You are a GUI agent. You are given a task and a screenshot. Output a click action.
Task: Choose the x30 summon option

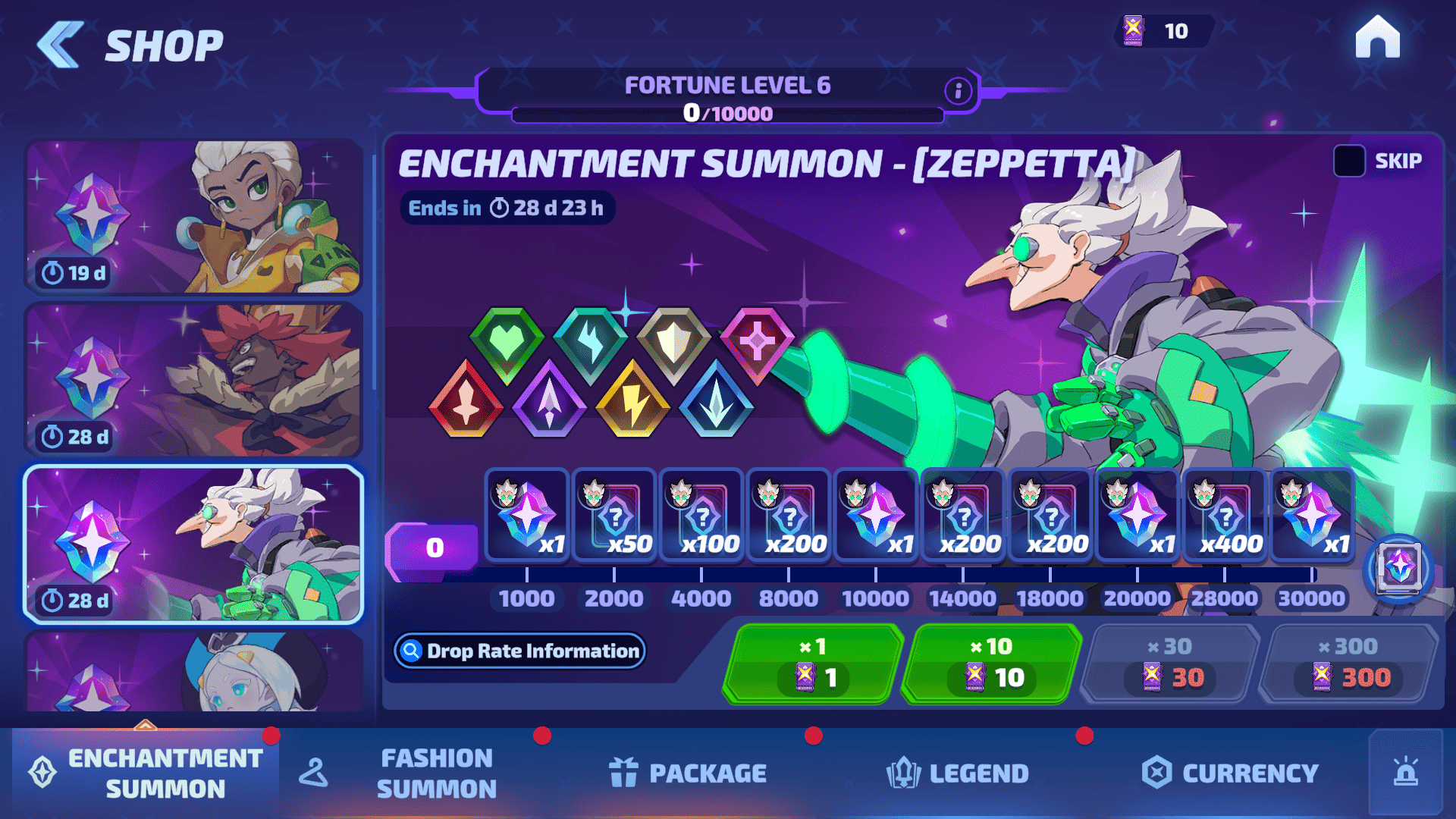coord(1170,663)
